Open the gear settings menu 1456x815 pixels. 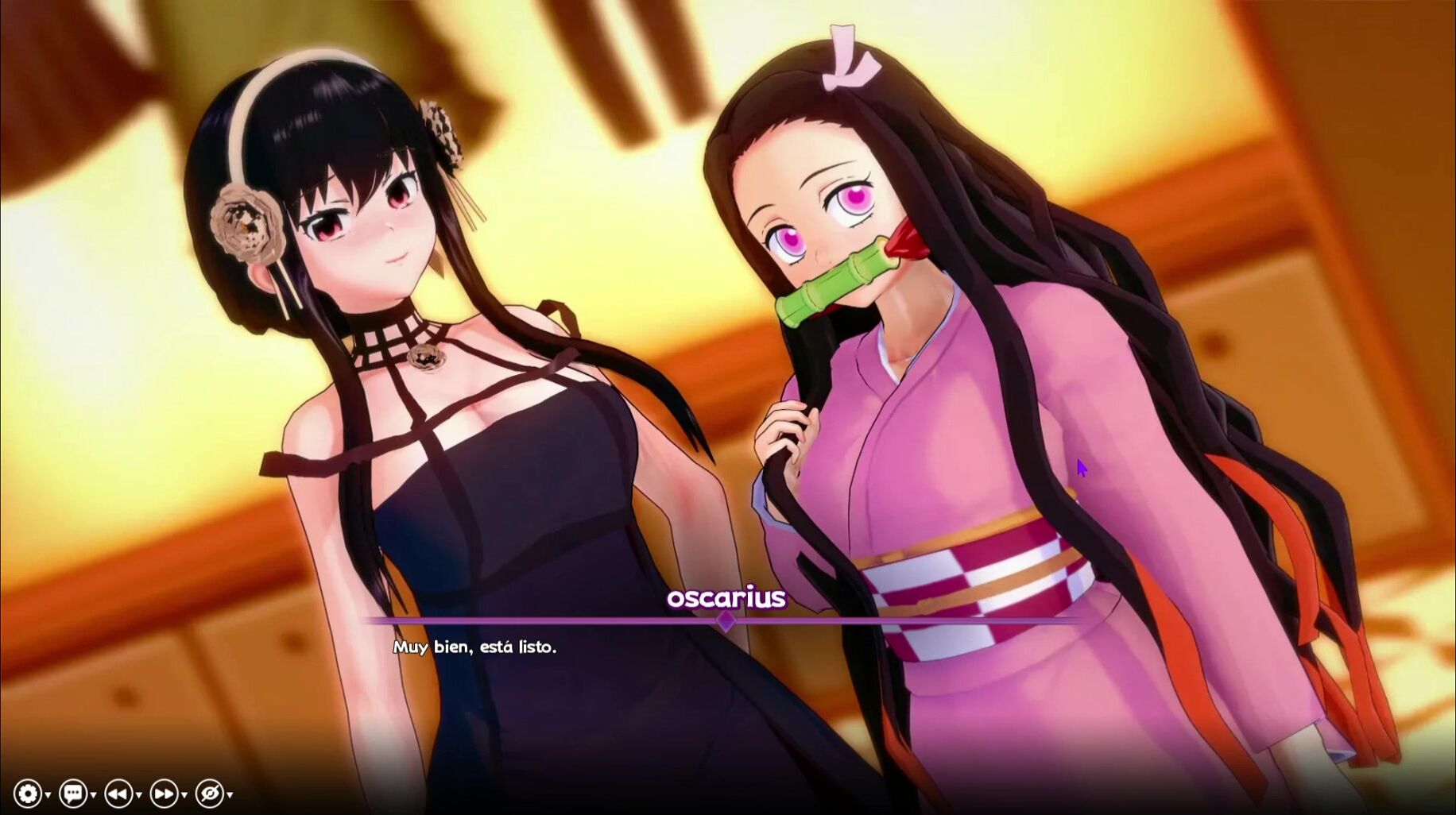27,793
